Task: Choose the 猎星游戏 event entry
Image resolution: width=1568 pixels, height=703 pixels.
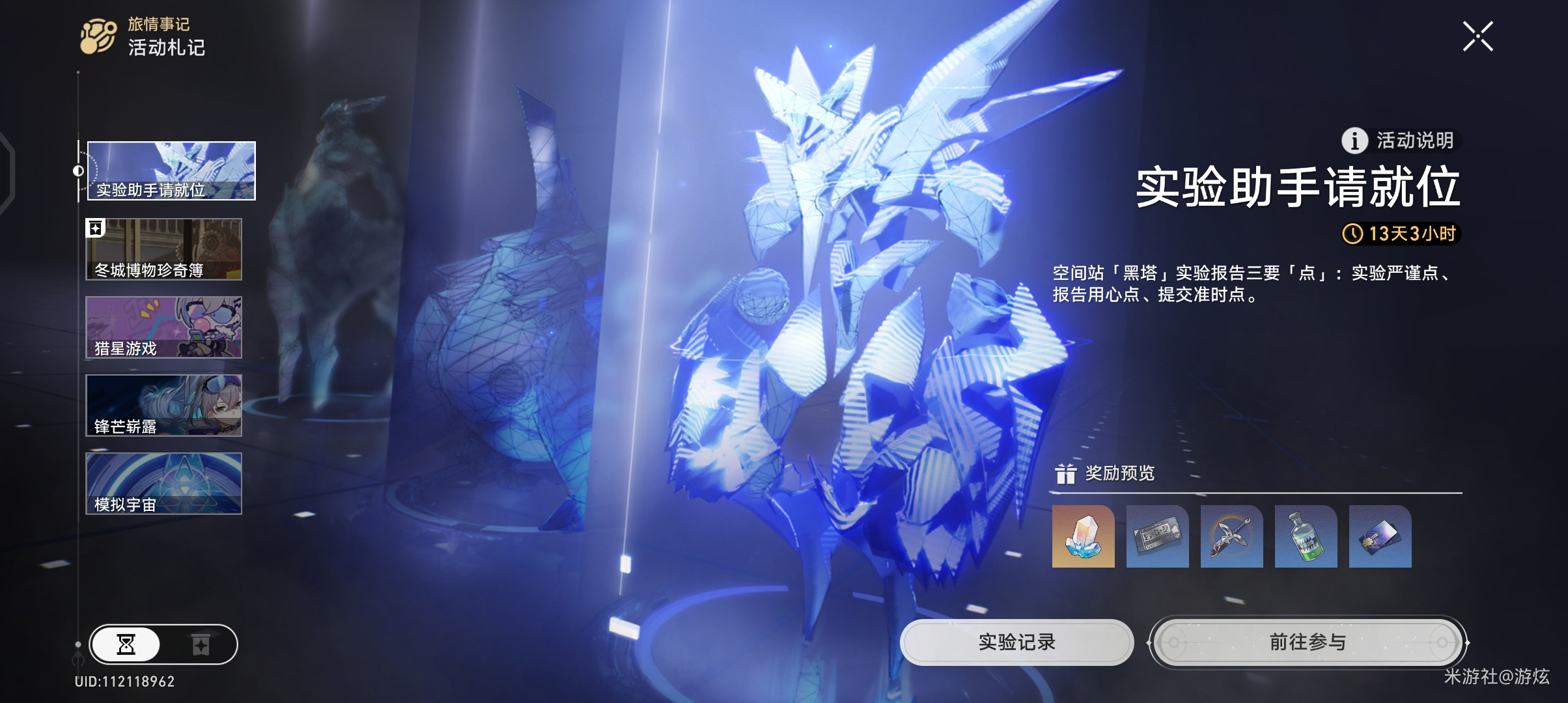Action: 164,327
